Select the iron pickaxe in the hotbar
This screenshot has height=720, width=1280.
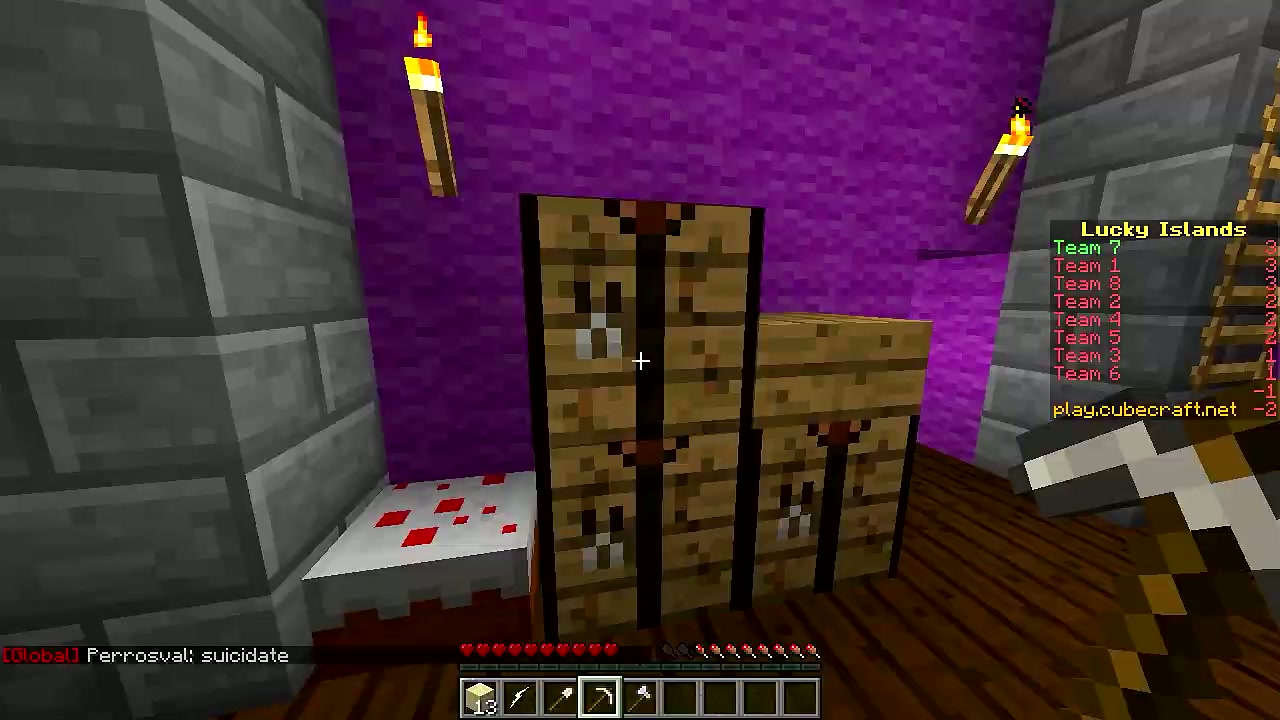tap(599, 694)
